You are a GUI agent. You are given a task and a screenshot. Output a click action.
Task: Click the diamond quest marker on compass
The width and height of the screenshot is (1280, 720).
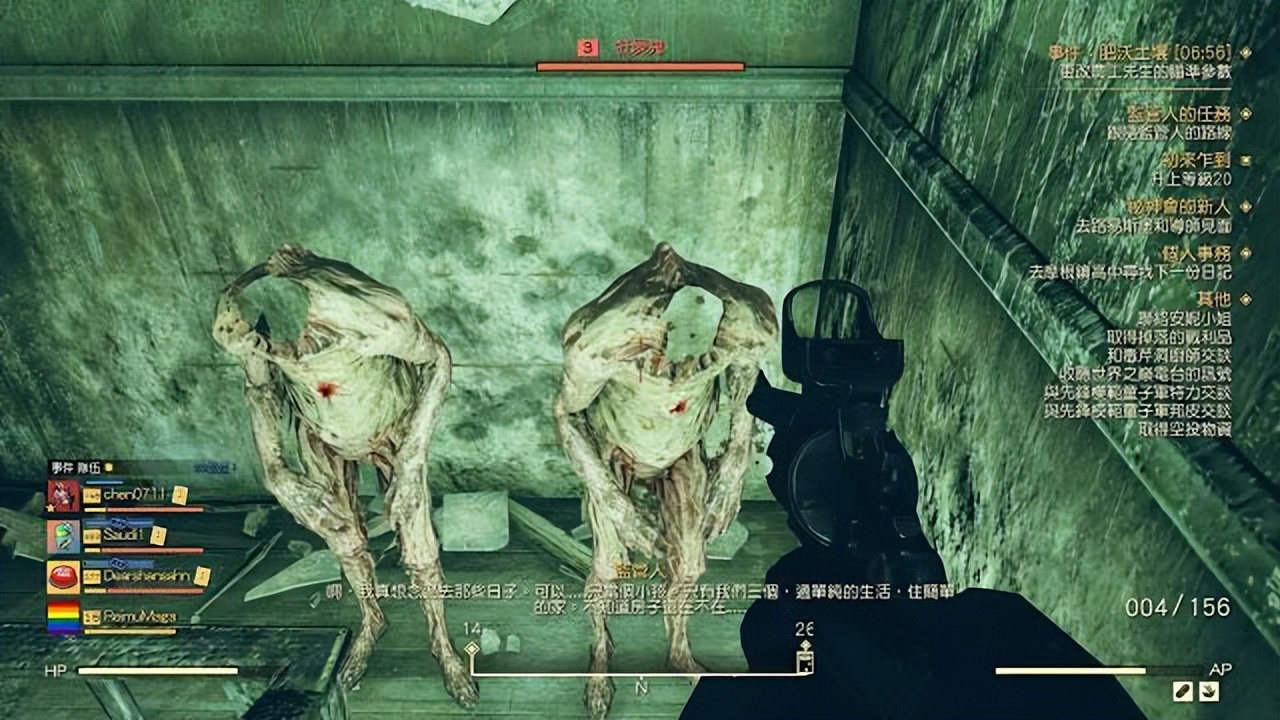[472, 649]
